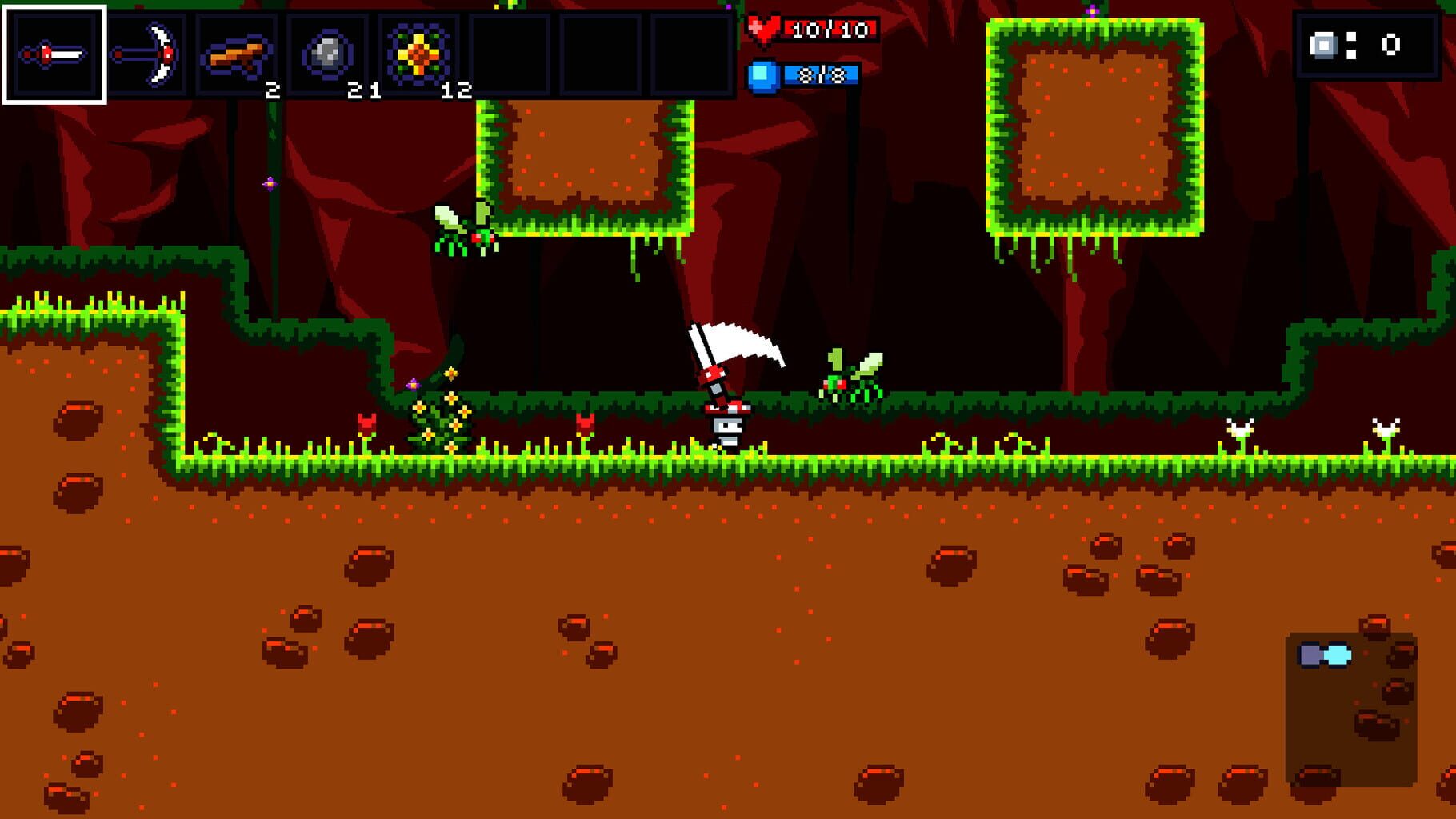This screenshot has height=819, width=1456.
Task: Click the highlighted hotbar selection frame
Action: (x=54, y=54)
